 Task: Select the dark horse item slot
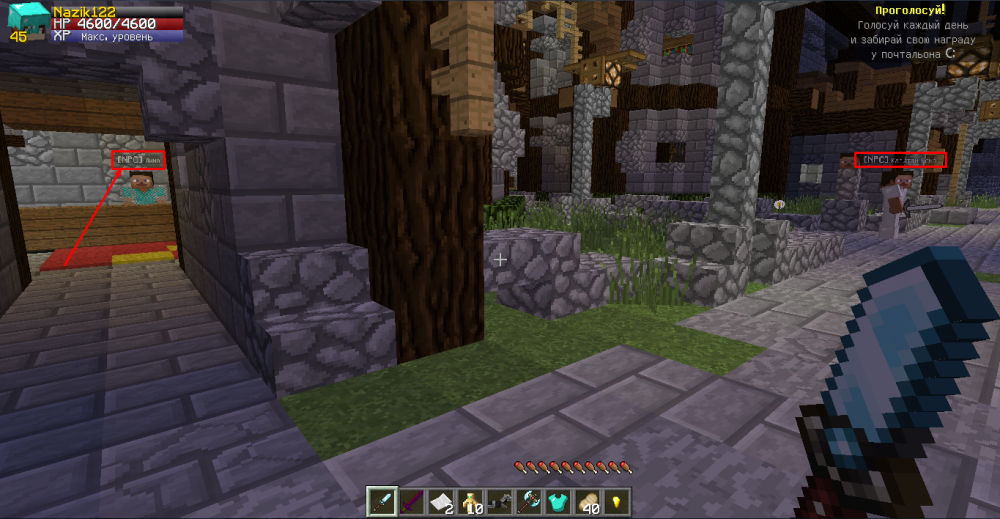[500, 501]
